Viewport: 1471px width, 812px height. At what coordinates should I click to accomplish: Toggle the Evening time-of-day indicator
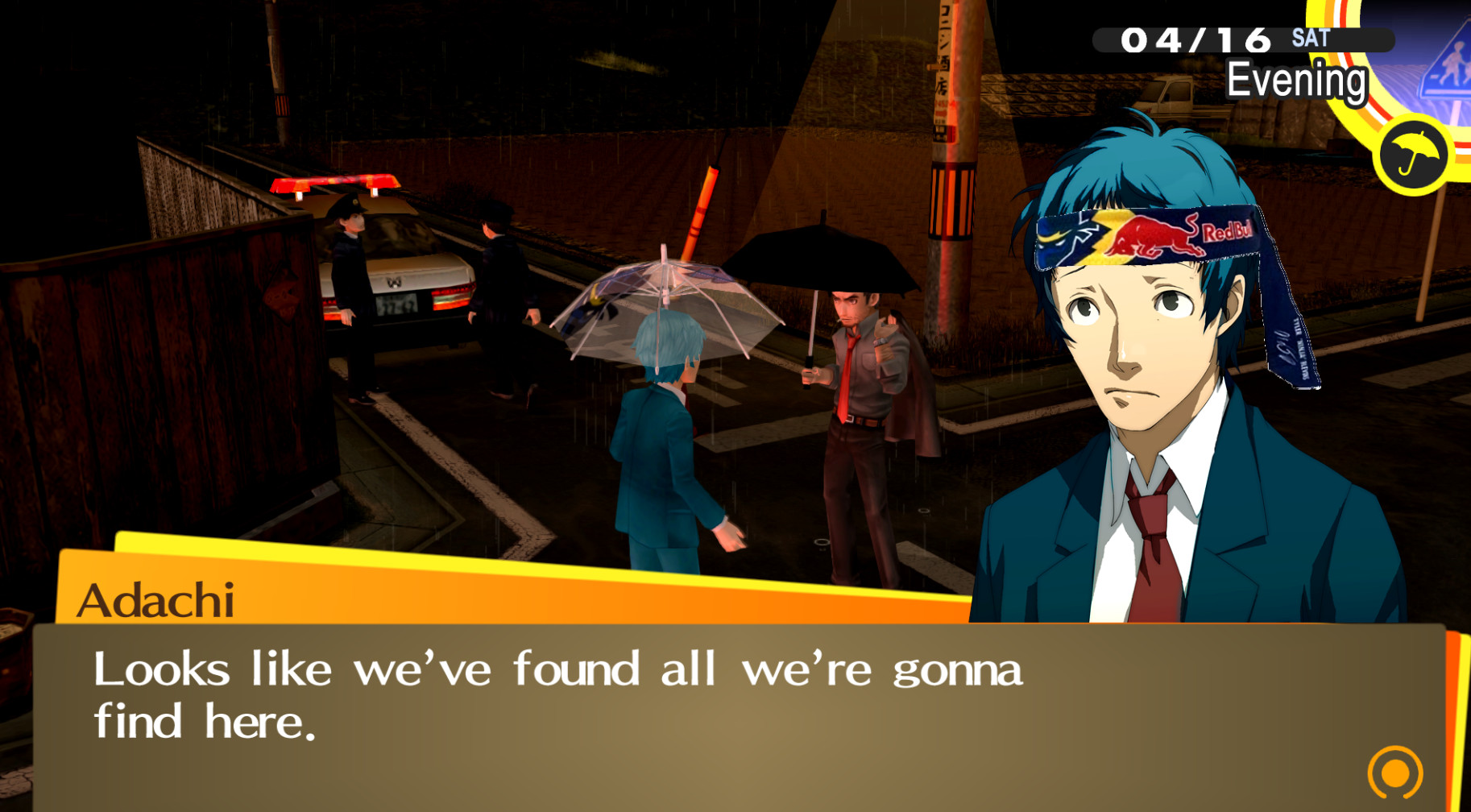pyautogui.click(x=1297, y=79)
